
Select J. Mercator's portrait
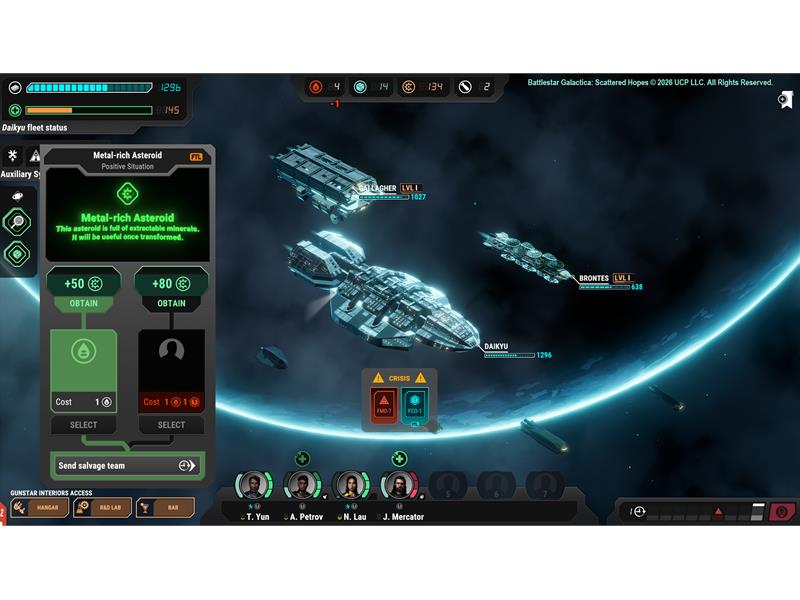[398, 485]
